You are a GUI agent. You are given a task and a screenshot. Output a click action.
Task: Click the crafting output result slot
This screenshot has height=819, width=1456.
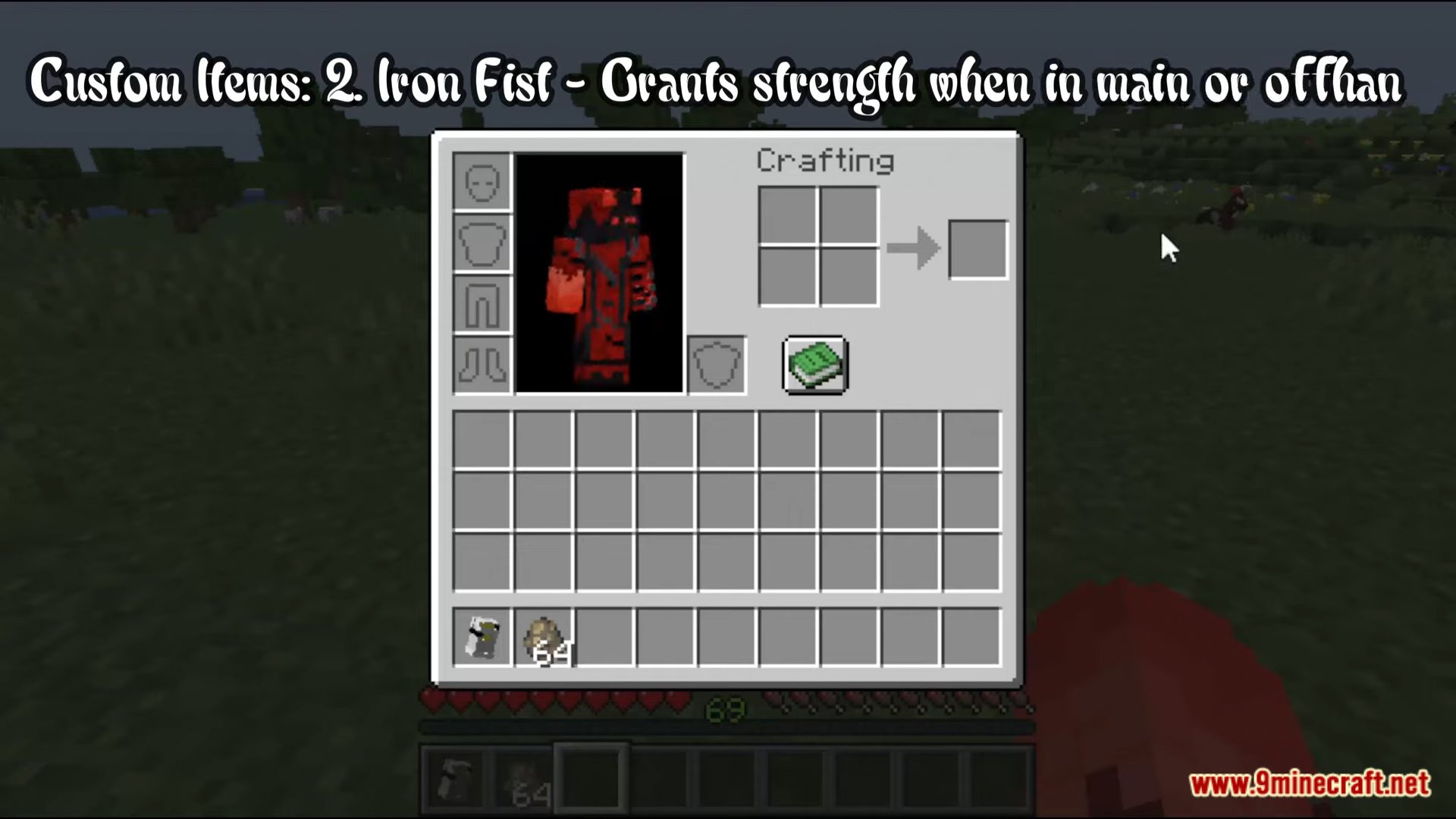(977, 248)
